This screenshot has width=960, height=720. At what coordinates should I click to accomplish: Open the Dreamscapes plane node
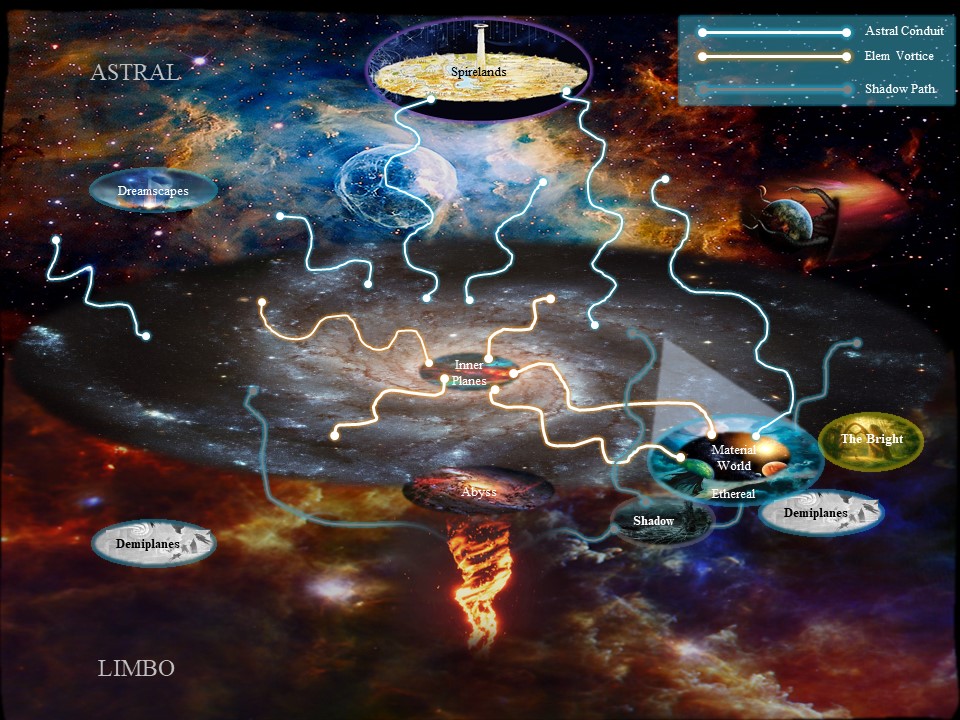[x=152, y=191]
